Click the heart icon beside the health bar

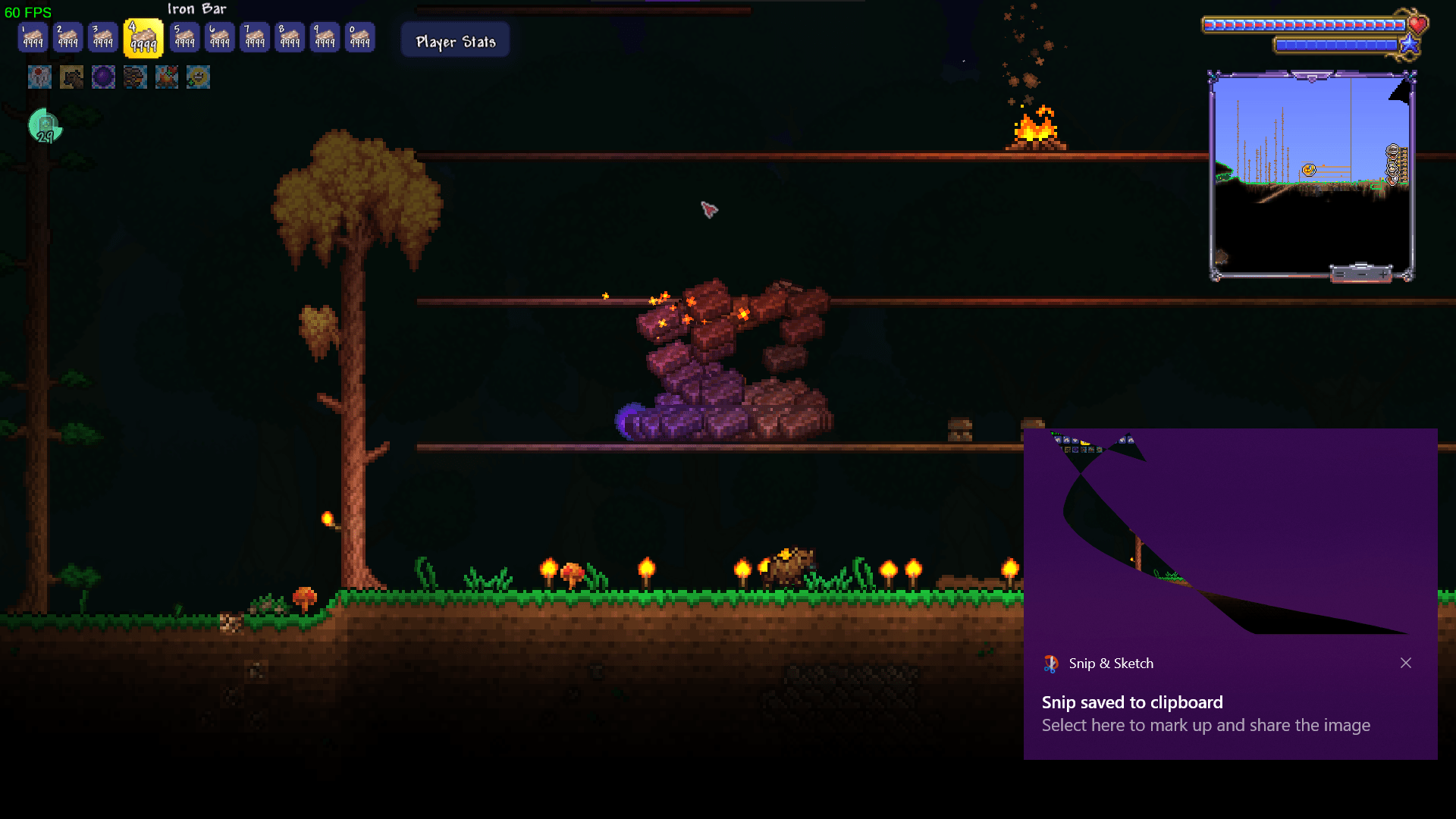point(1417,24)
